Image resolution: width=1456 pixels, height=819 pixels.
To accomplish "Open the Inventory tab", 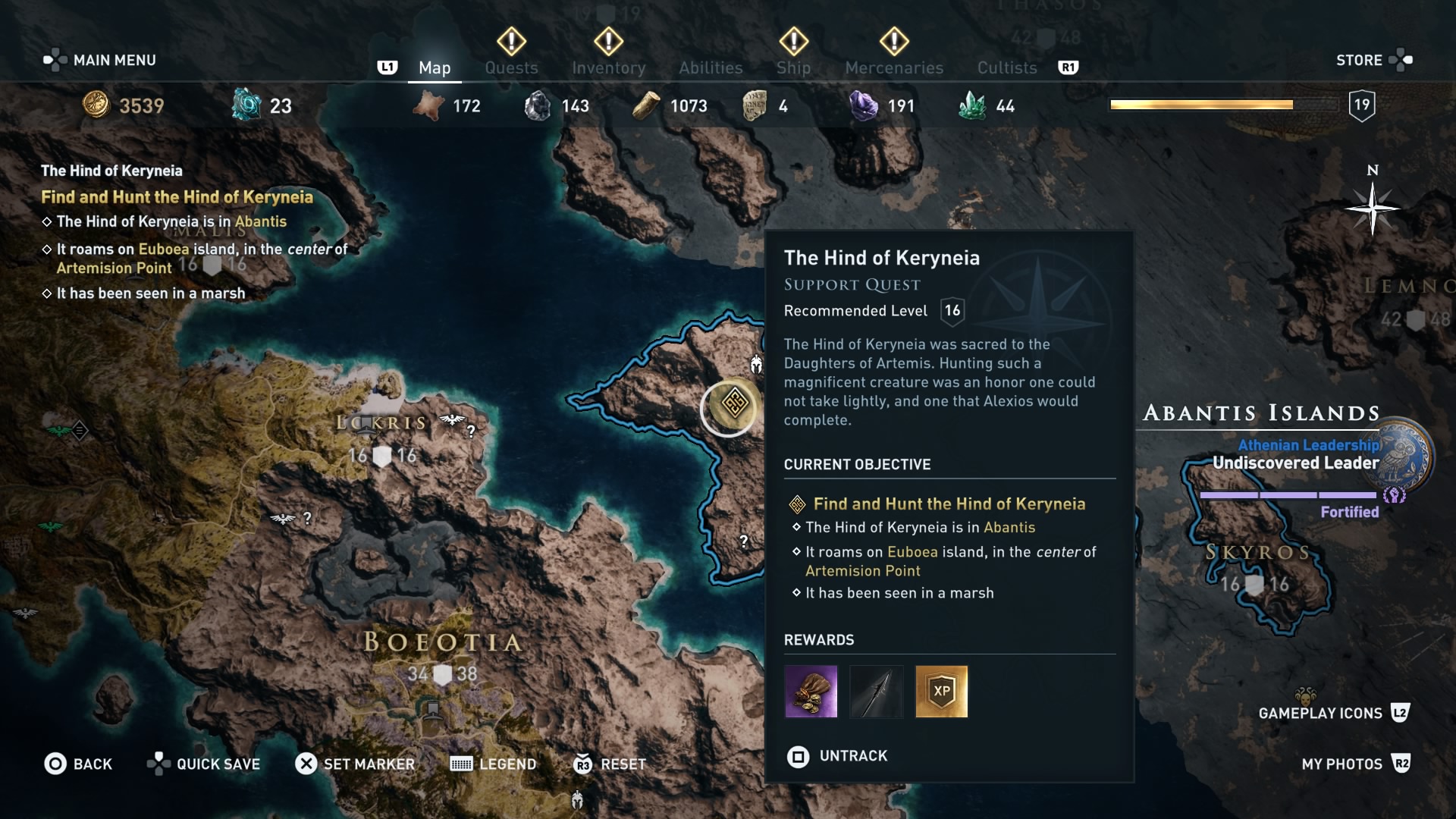I will 608,67.
